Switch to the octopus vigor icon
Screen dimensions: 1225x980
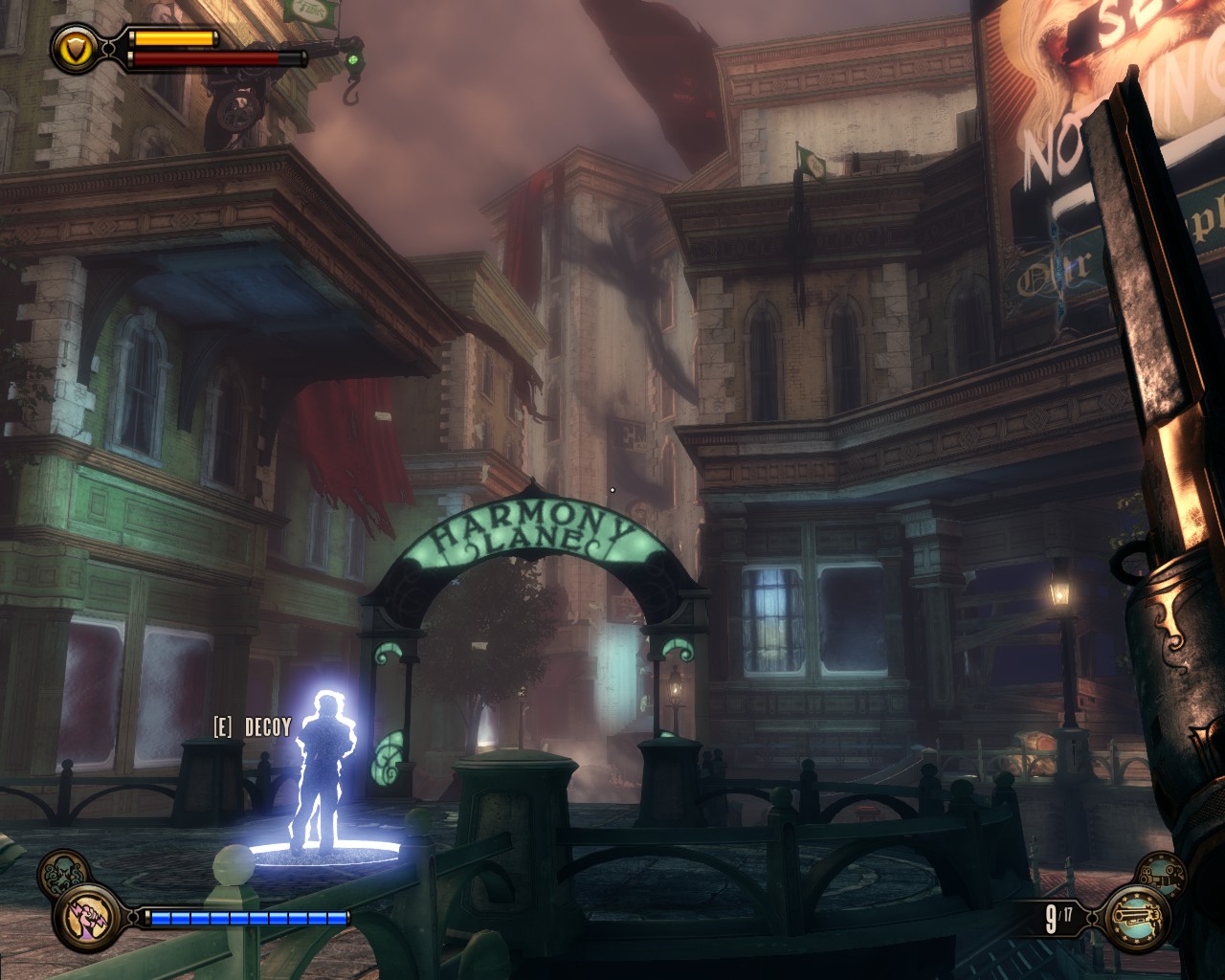64,872
